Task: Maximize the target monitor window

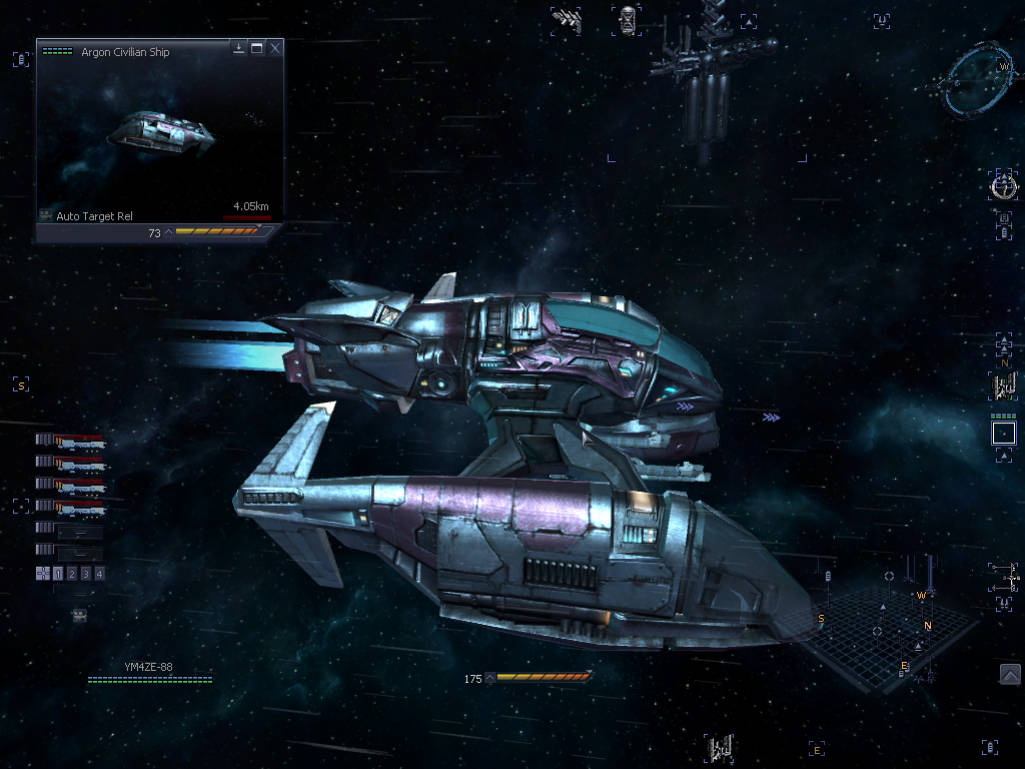Action: coord(257,48)
